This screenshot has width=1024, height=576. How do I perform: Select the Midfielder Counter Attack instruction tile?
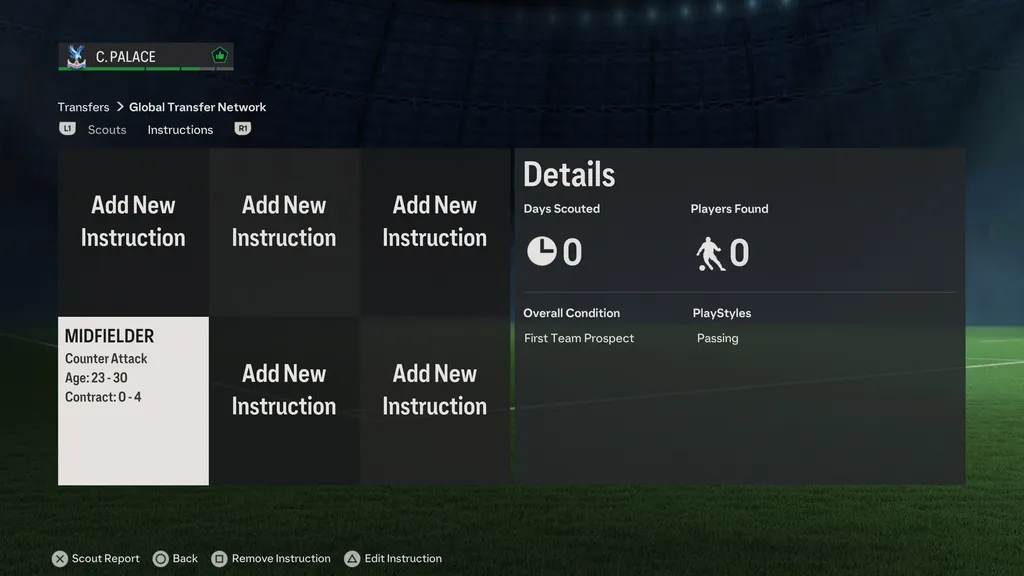133,400
